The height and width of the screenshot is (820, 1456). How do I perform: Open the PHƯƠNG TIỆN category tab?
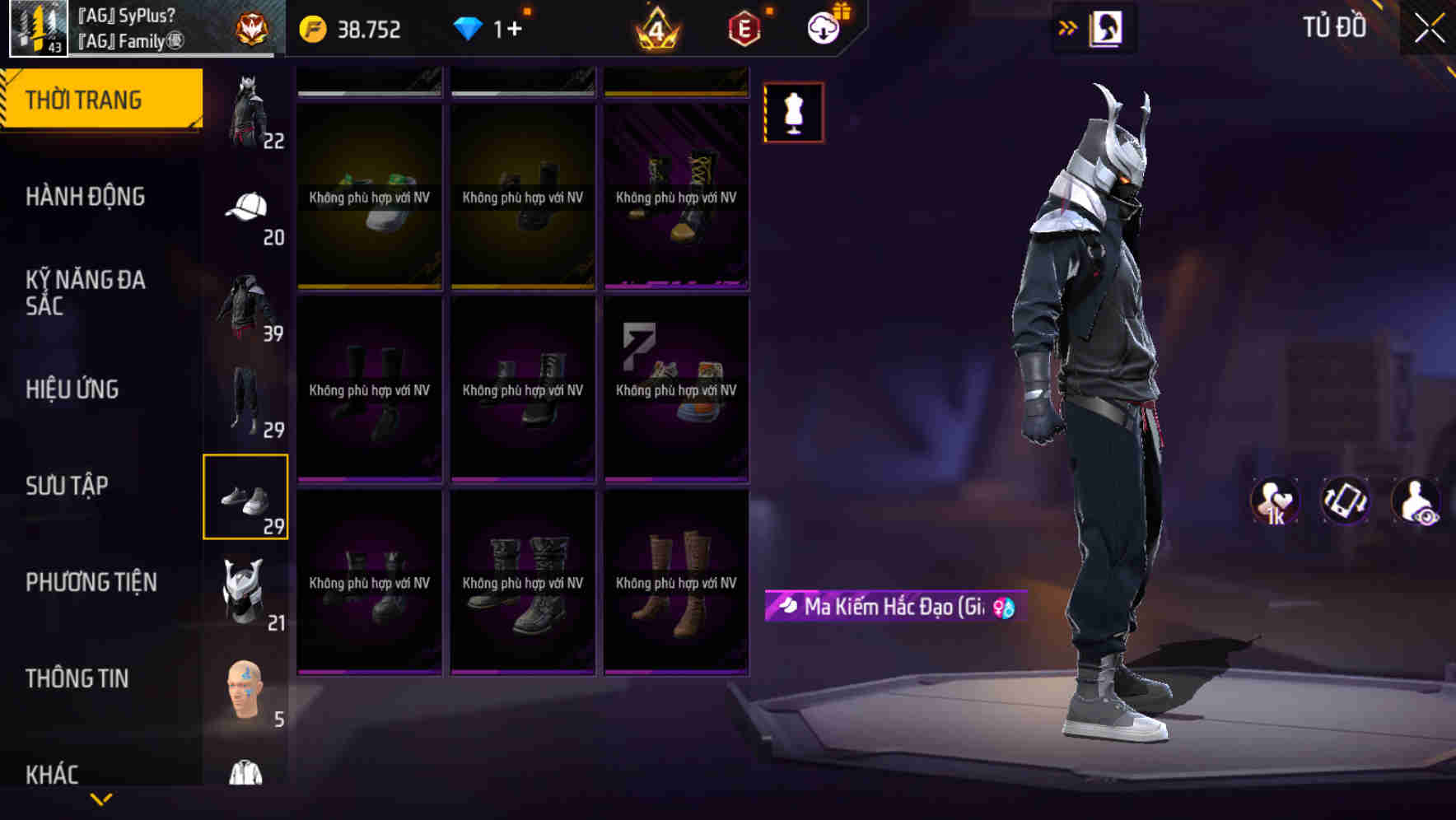tap(91, 581)
